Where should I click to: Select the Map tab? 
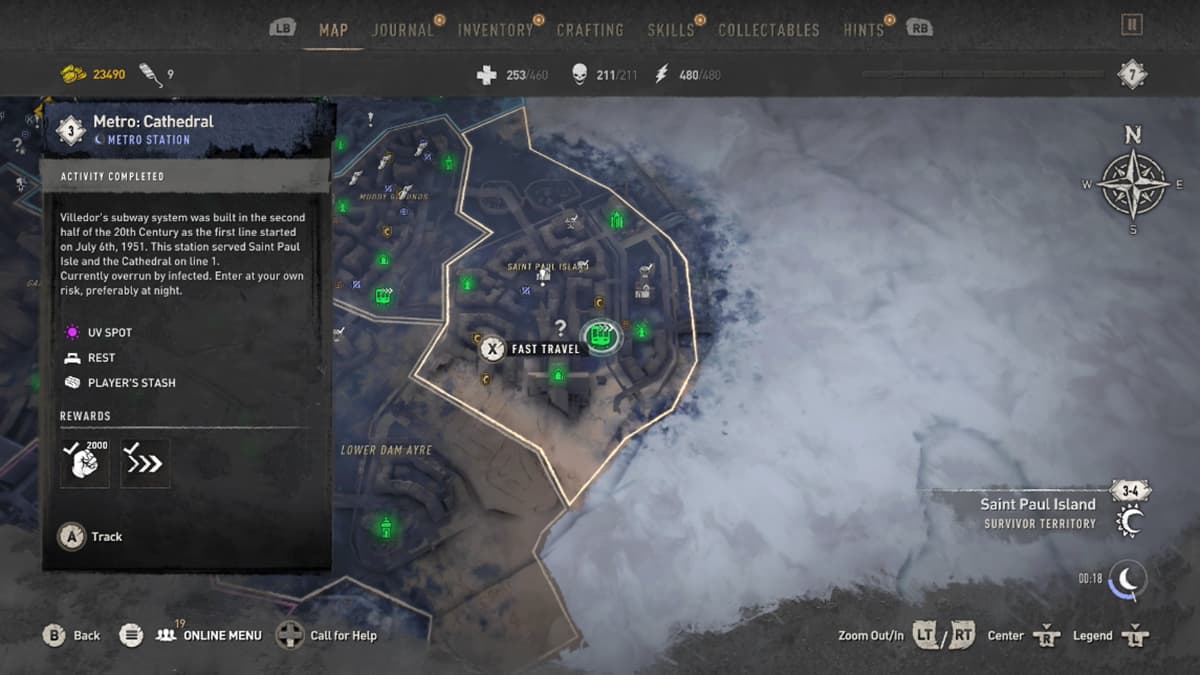click(333, 30)
